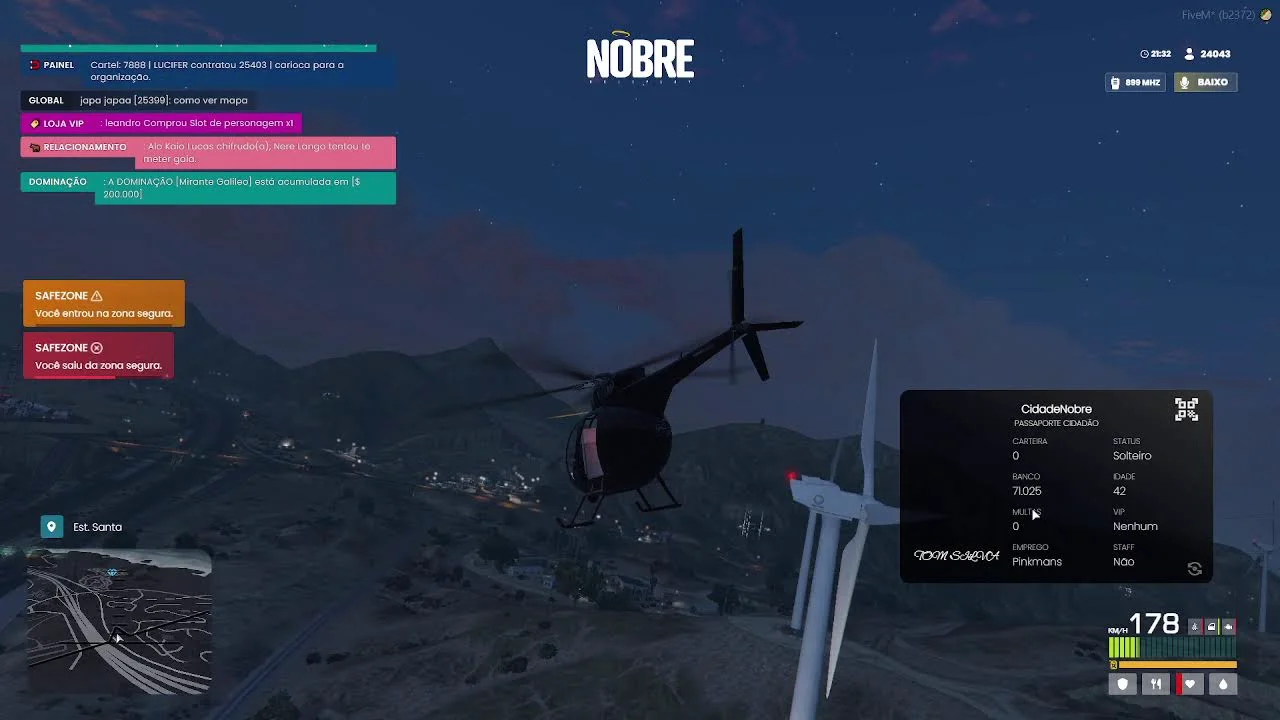Screen dimensions: 1280x720
Task: Click the heart health status icon
Action: pos(1189,684)
